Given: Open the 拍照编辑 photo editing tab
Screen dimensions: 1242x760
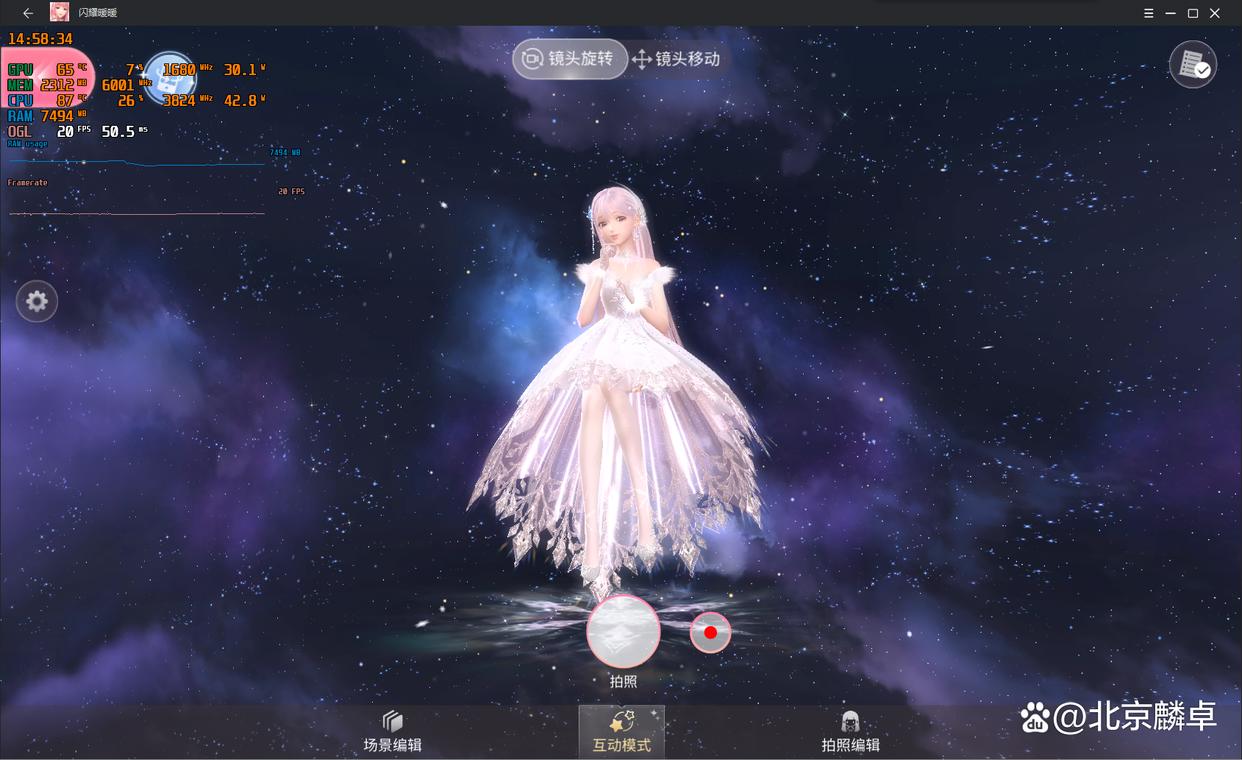Looking at the screenshot, I should pos(850,732).
